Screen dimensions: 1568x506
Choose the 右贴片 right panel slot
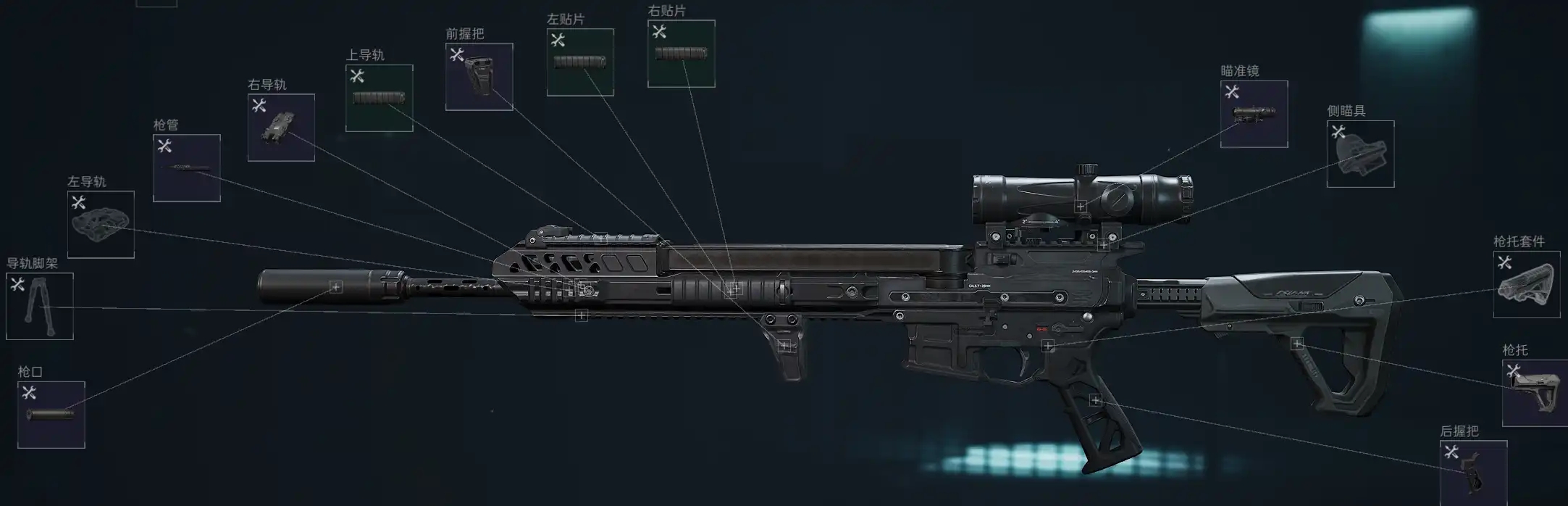click(x=681, y=54)
